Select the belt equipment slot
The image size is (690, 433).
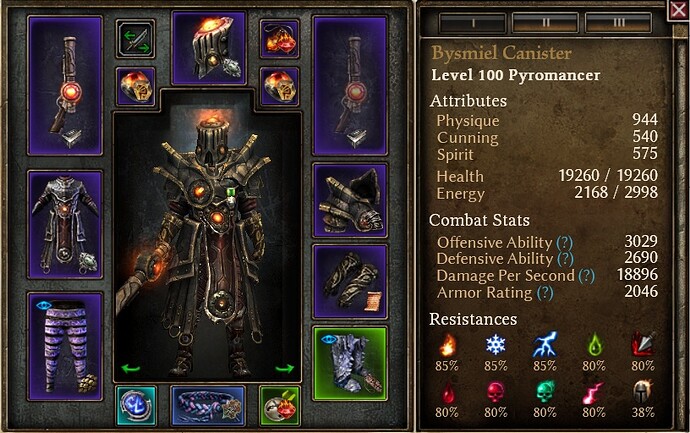pyautogui.click(x=208, y=405)
